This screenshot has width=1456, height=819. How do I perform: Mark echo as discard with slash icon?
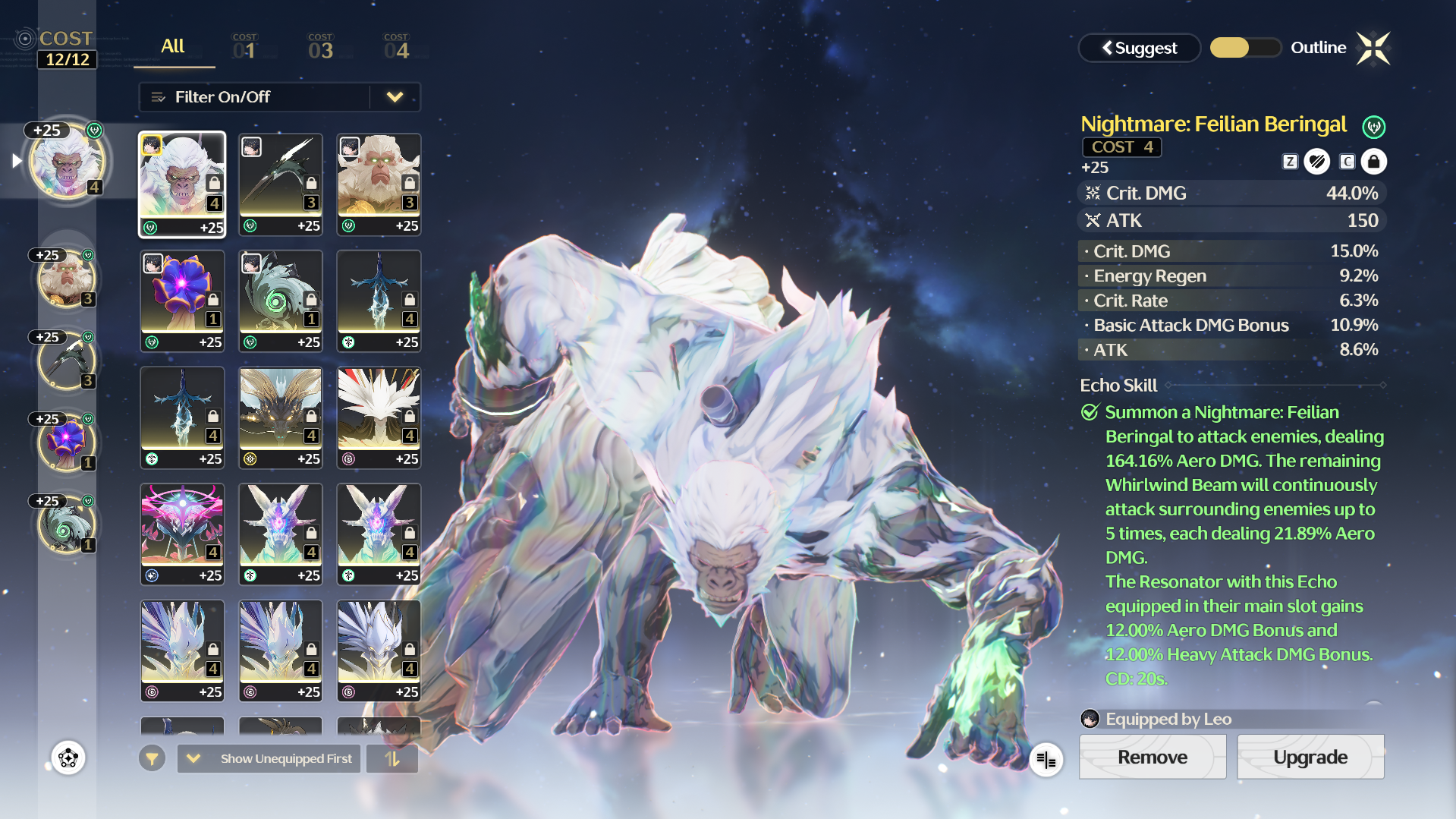click(1316, 162)
